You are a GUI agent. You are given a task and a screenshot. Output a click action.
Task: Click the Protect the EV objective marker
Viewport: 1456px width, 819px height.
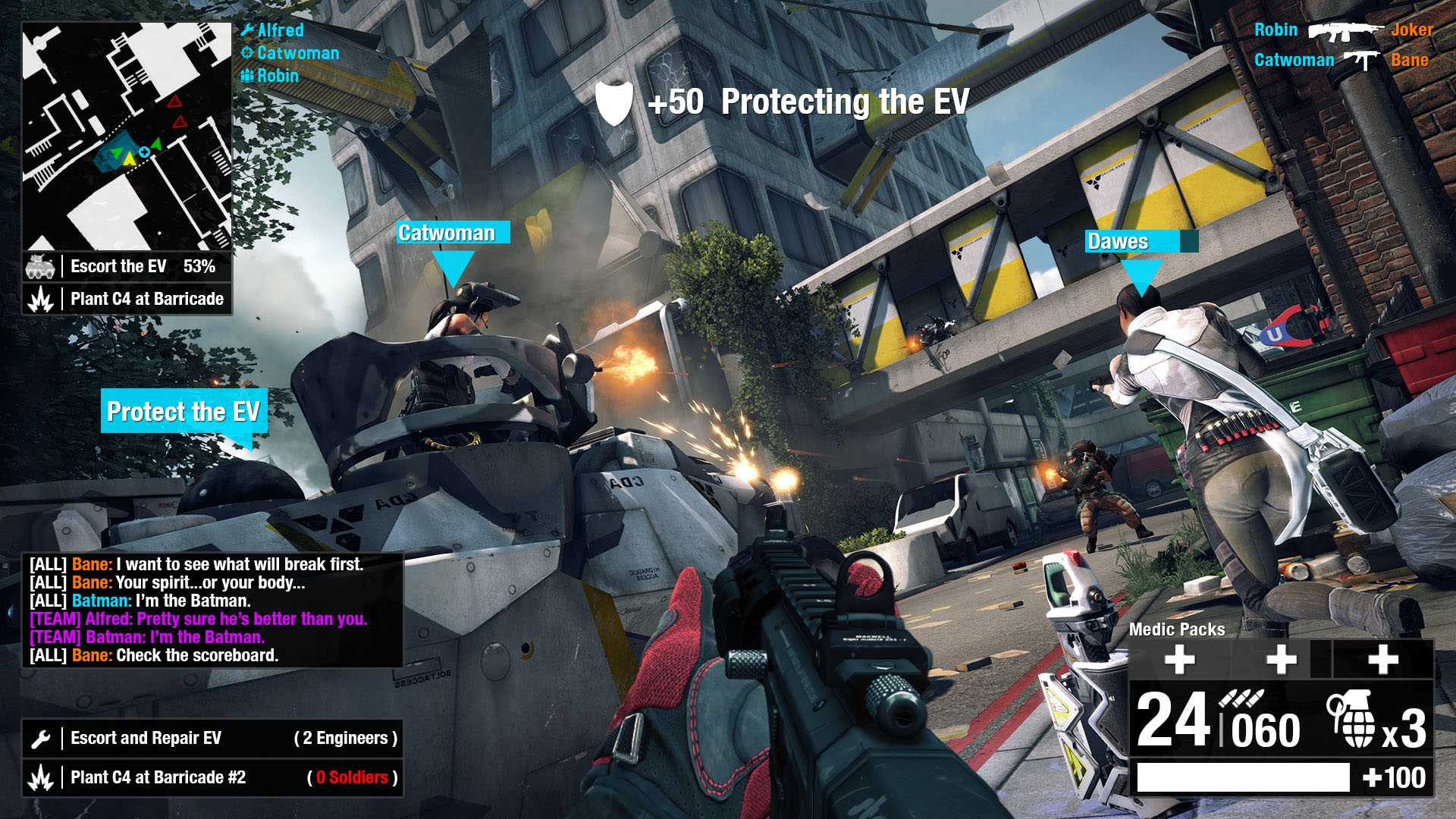(184, 411)
